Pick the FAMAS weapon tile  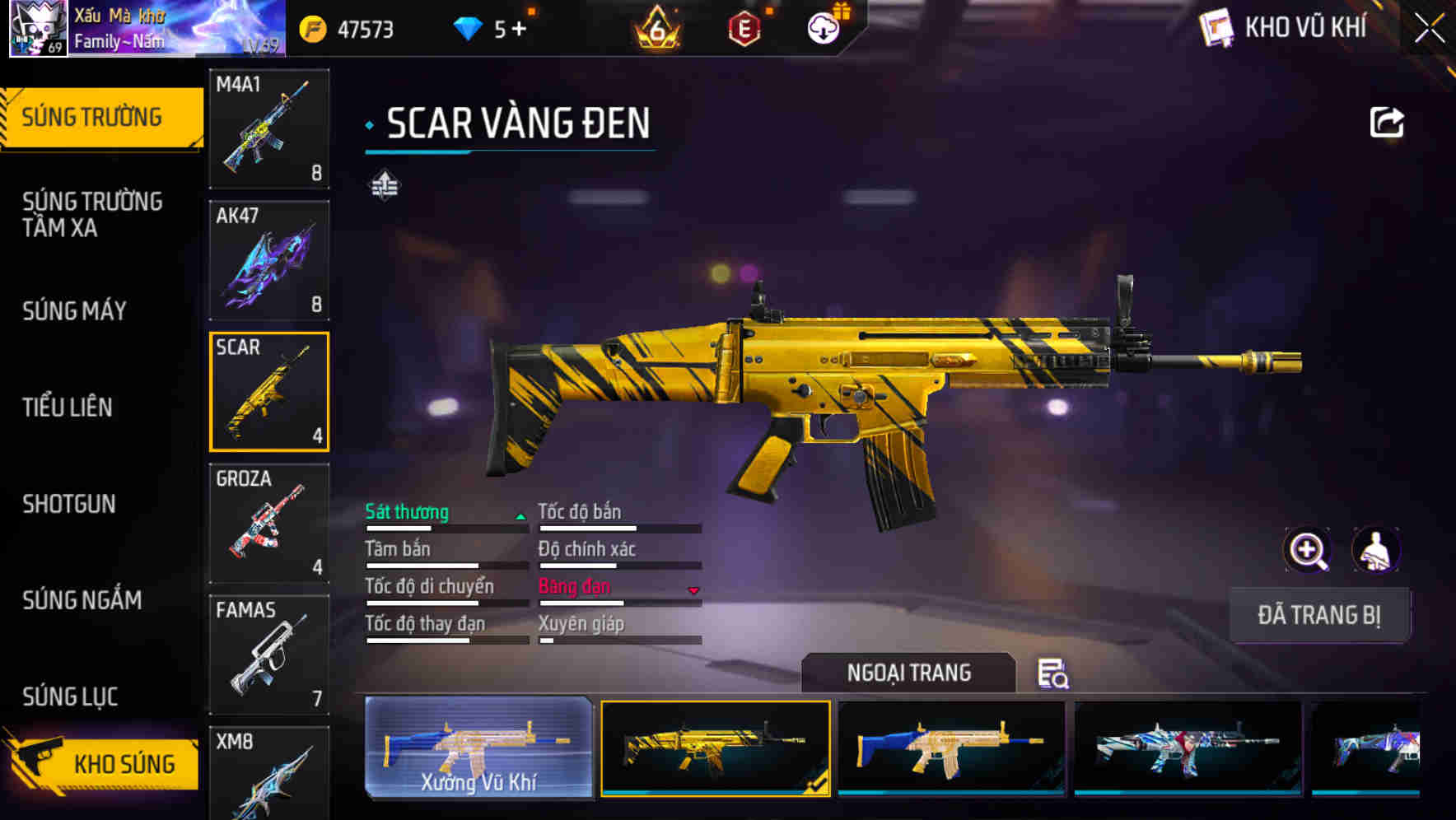269,655
